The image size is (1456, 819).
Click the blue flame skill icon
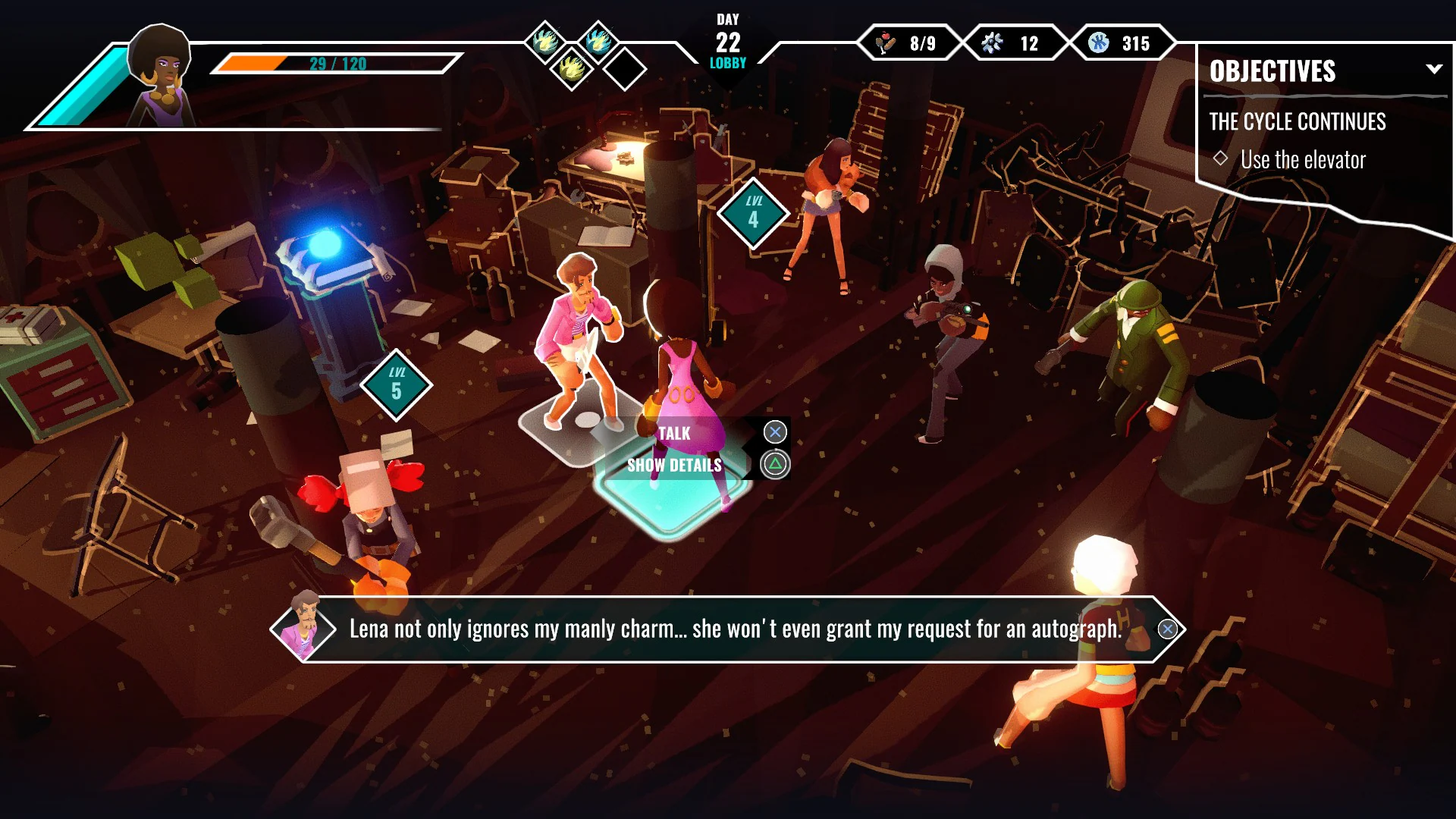coord(600,42)
